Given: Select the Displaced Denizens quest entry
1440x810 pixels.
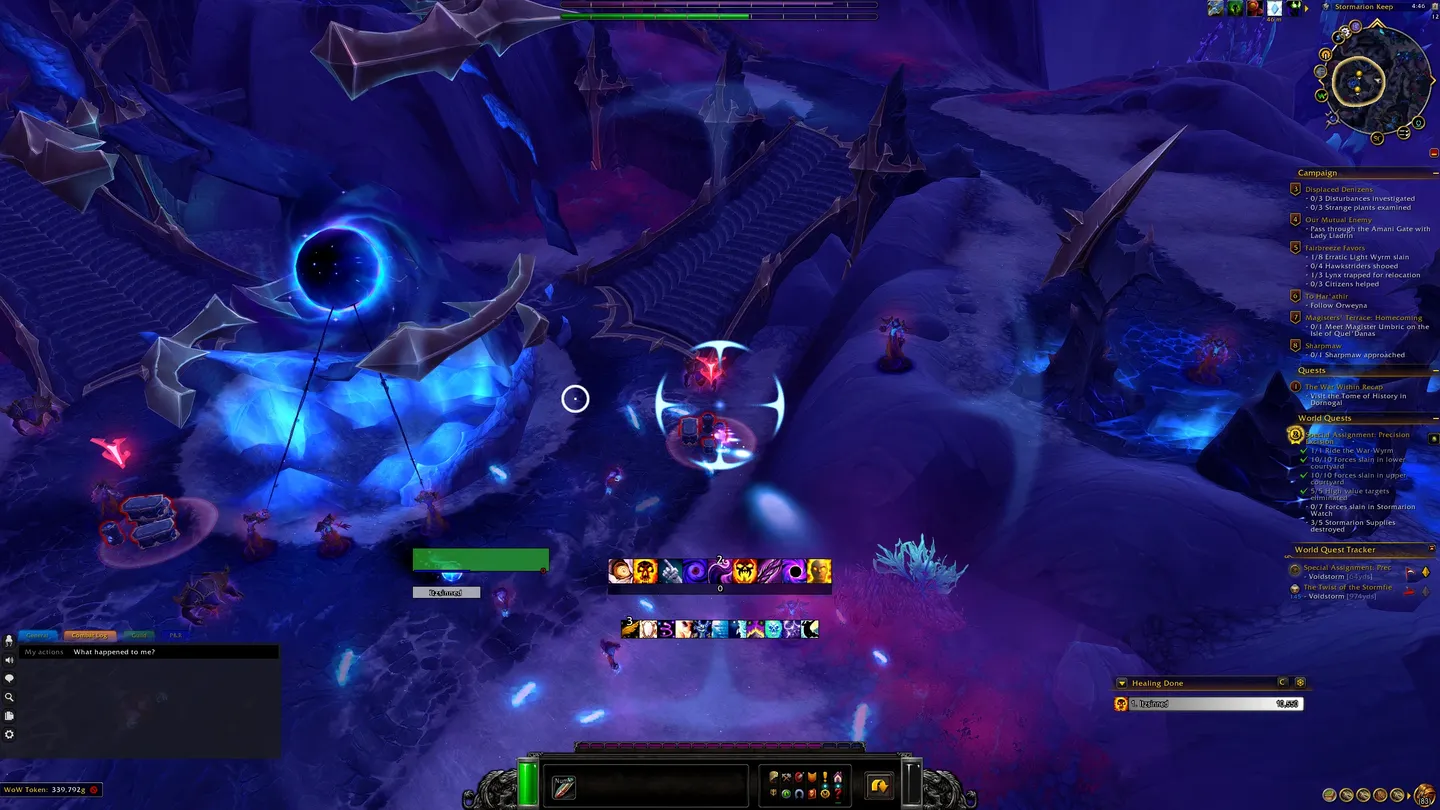Looking at the screenshot, I should tap(1338, 189).
